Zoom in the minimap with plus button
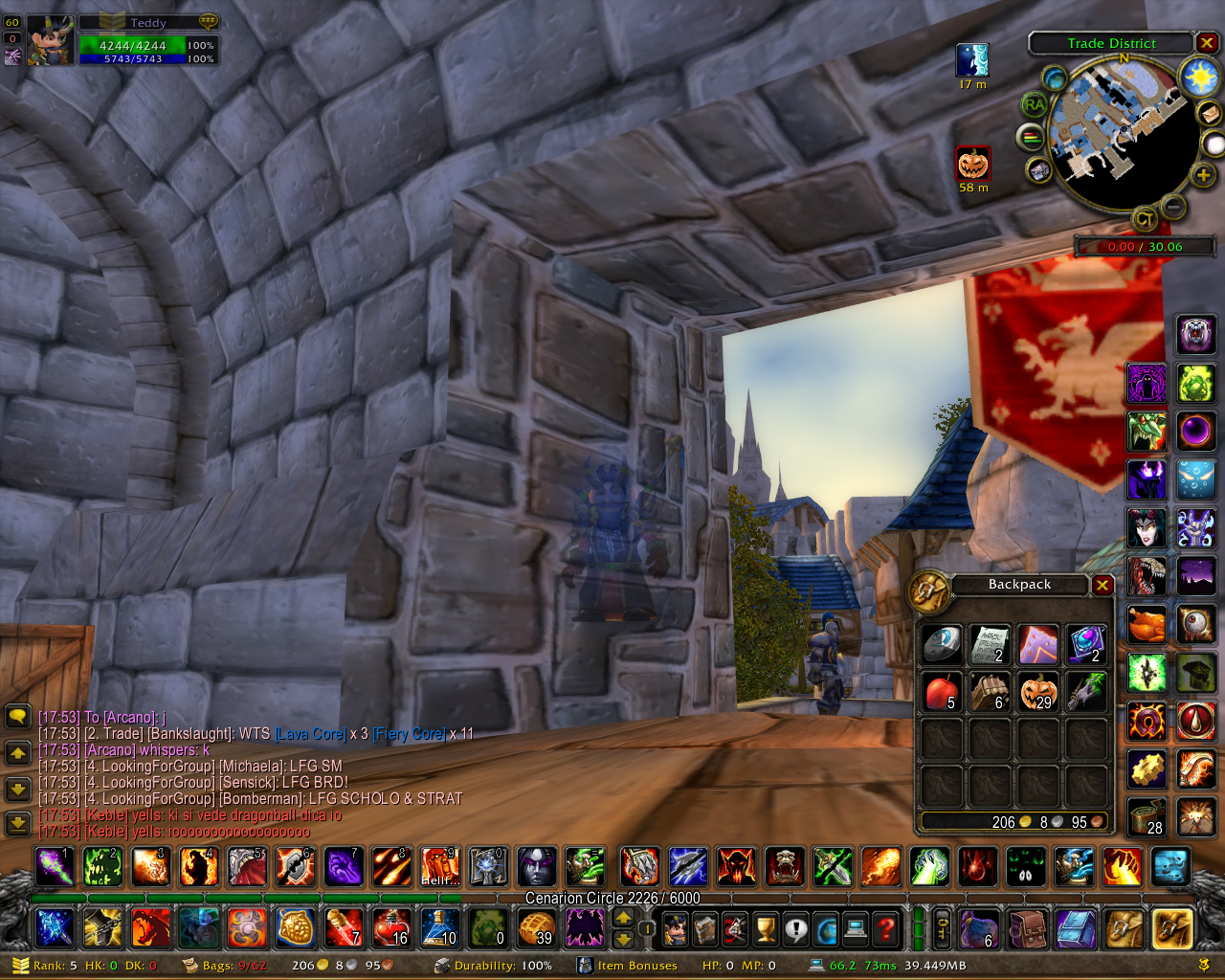Screen dimensions: 1225x980 tap(1203, 174)
